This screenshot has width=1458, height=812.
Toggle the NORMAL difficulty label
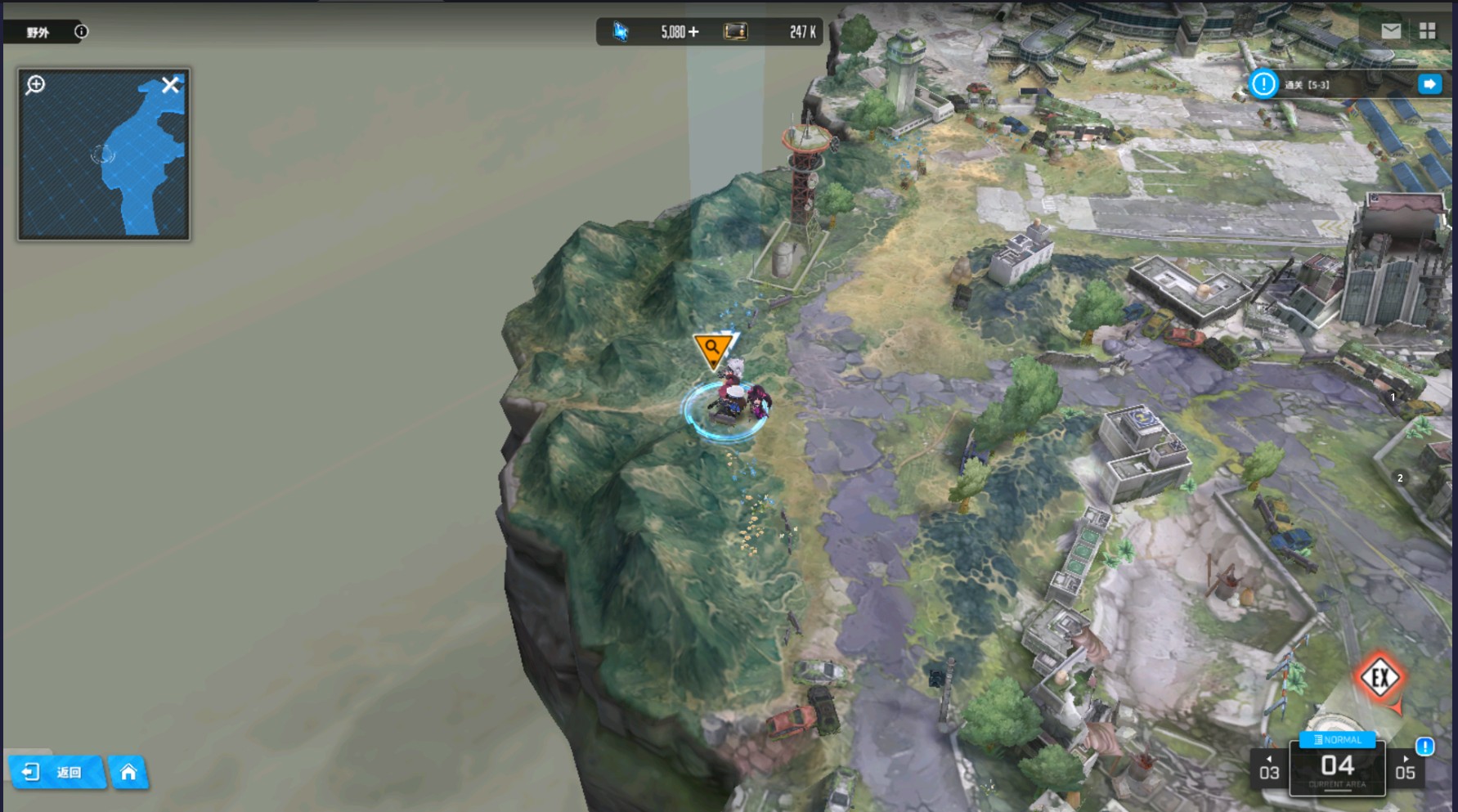pos(1337,739)
